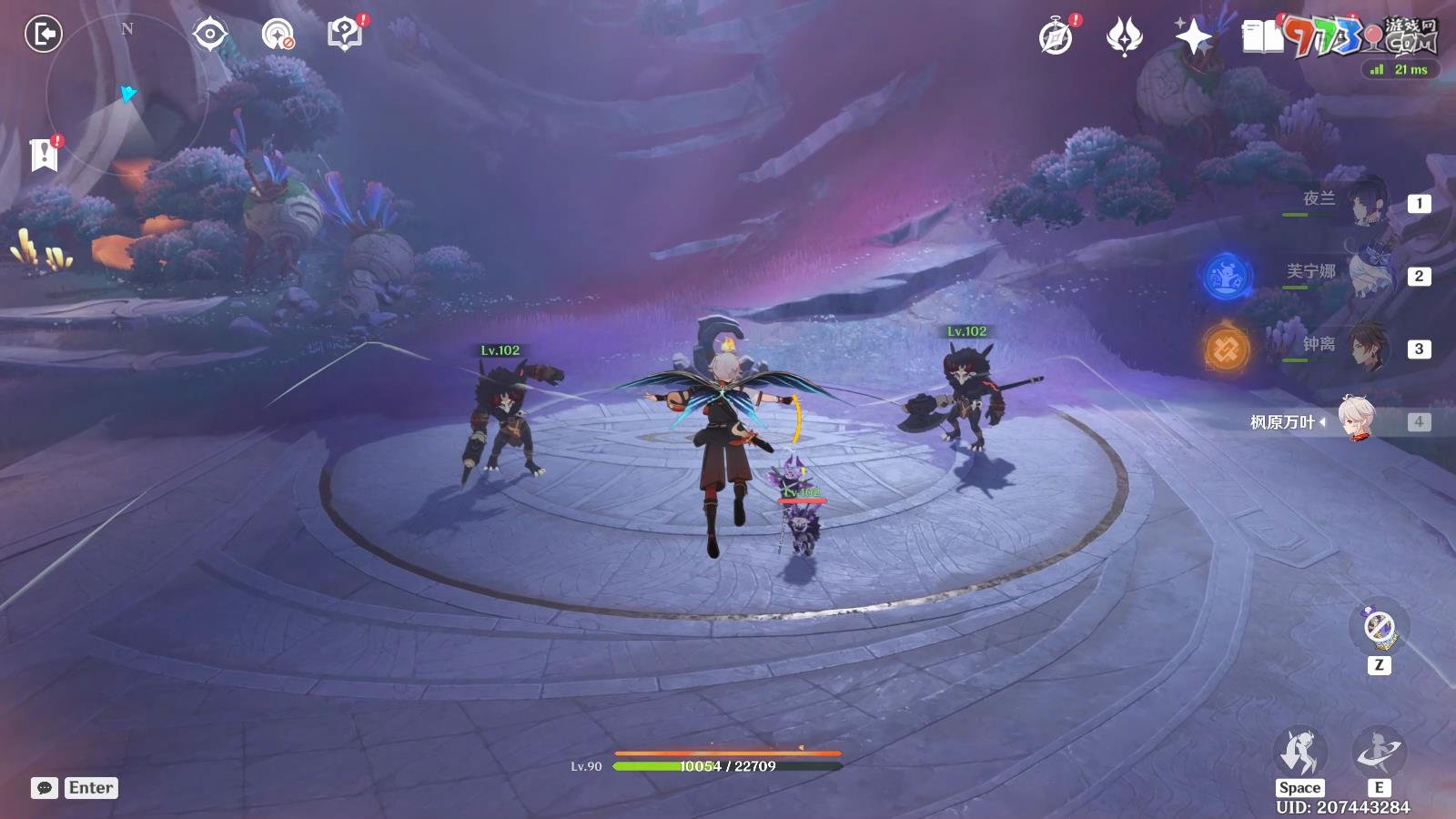Screen dimensions: 1456x819
Task: Open the compass adventure handbook icon
Action: 1056,37
